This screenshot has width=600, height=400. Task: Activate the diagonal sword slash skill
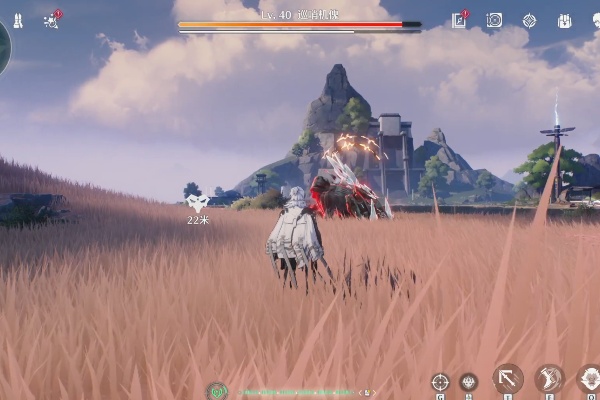[508, 378]
